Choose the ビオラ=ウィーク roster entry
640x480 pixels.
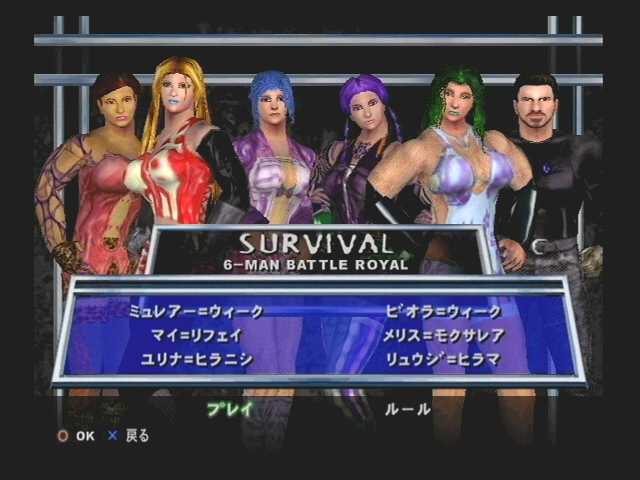tap(443, 312)
